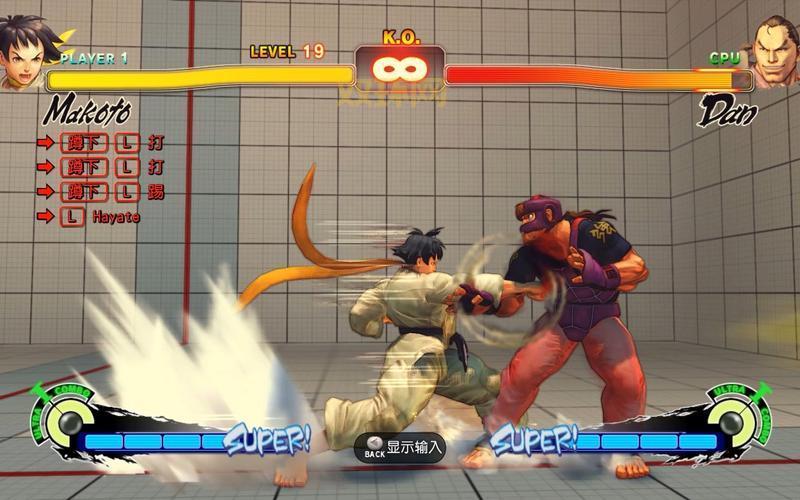Select the crouching light kick (踢) step
Image resolution: width=800 pixels, height=500 pixels.
[112, 191]
